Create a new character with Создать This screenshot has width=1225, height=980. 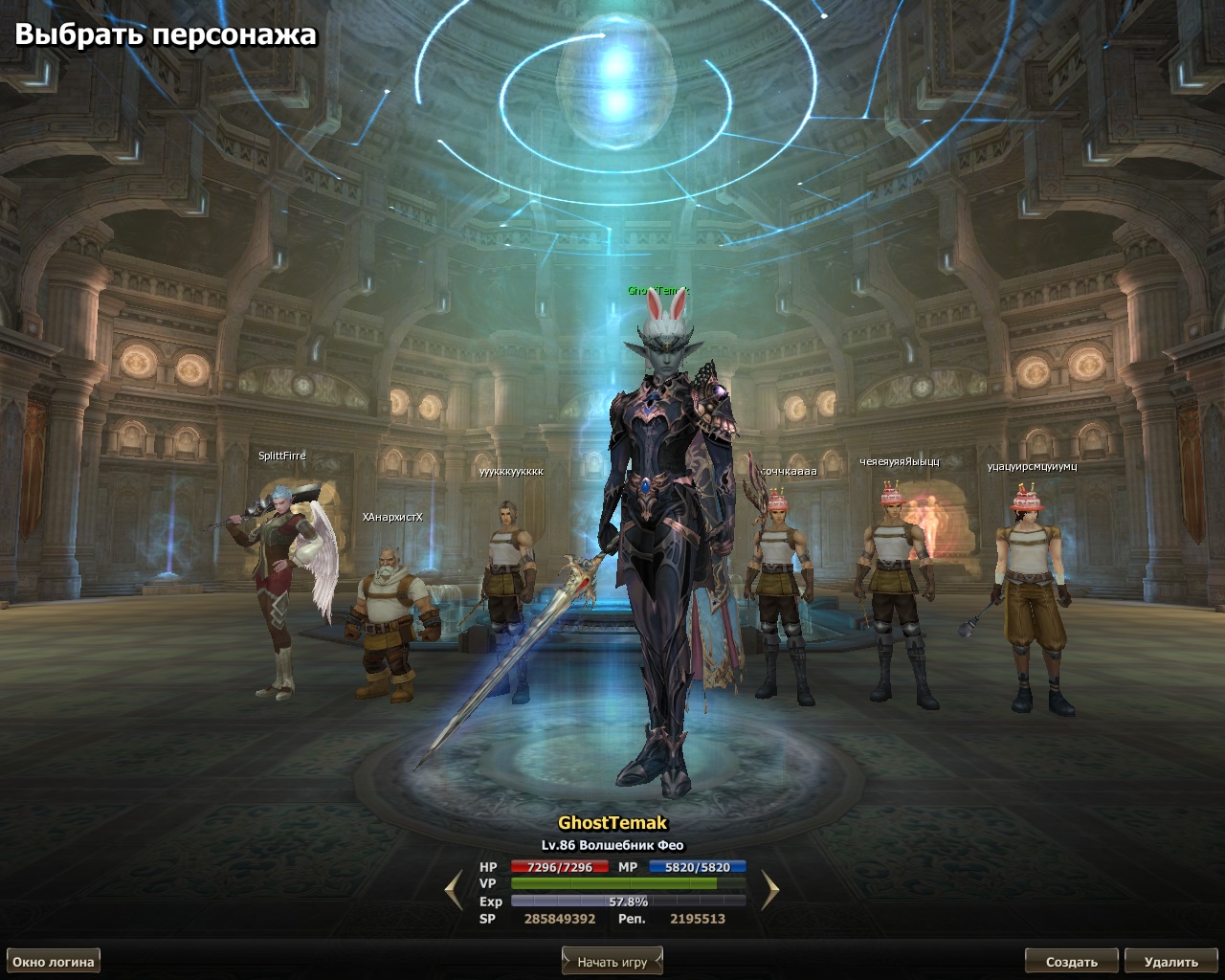coord(1071,962)
